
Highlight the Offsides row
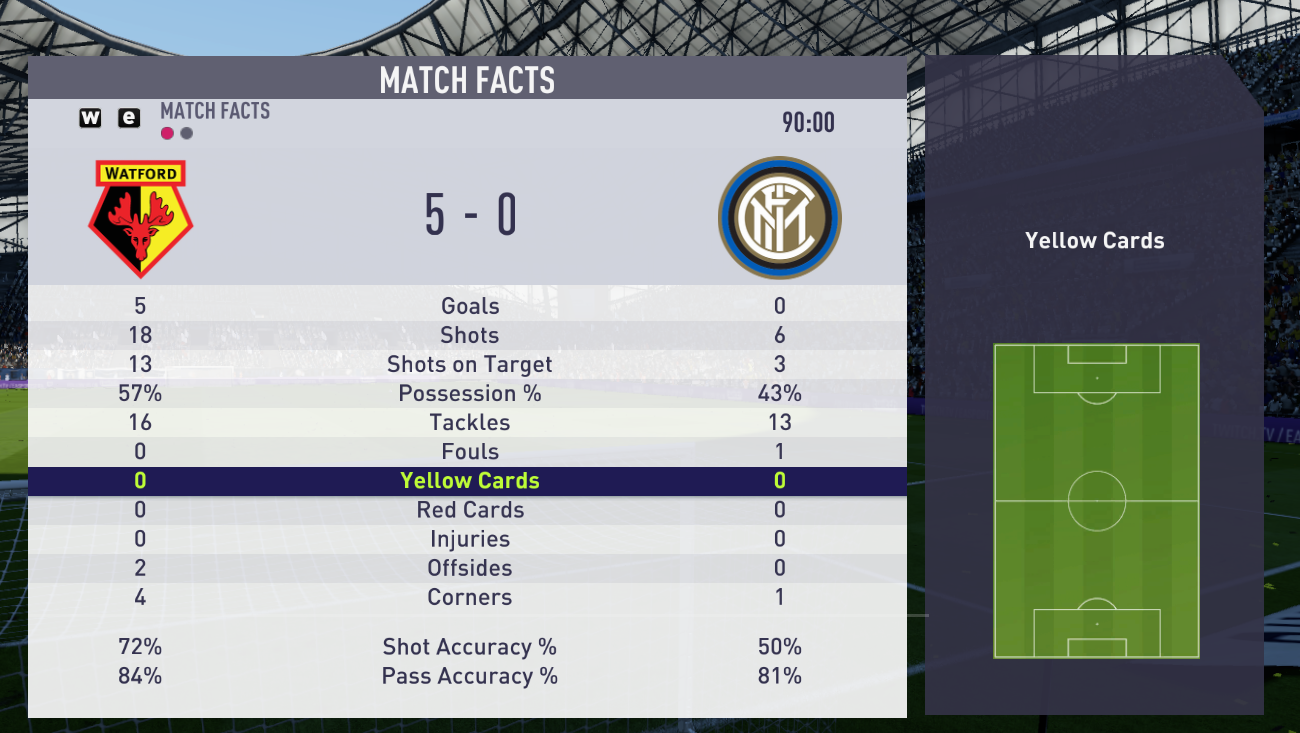[x=469, y=568]
